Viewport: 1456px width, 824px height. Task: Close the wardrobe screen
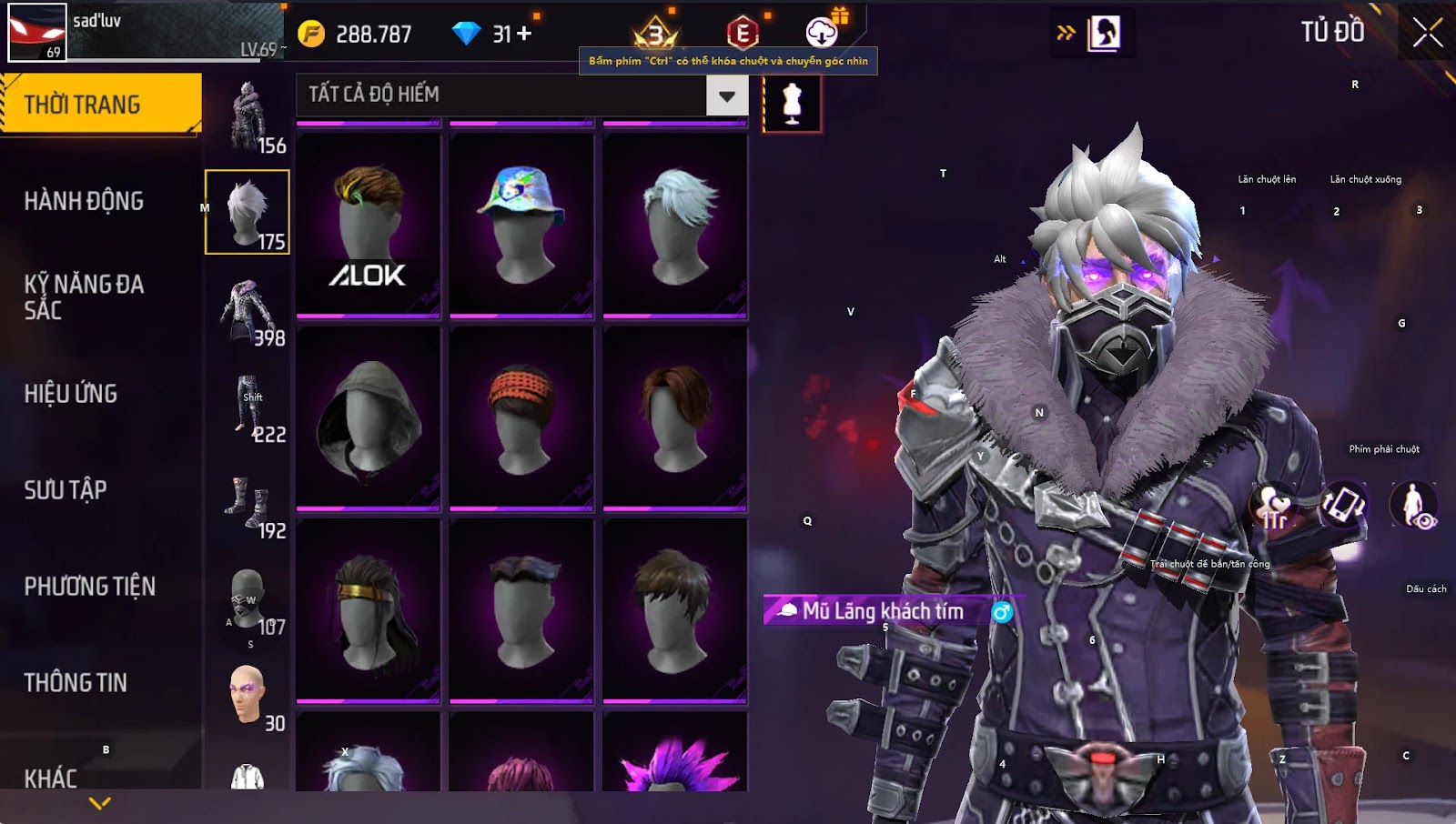(x=1427, y=32)
